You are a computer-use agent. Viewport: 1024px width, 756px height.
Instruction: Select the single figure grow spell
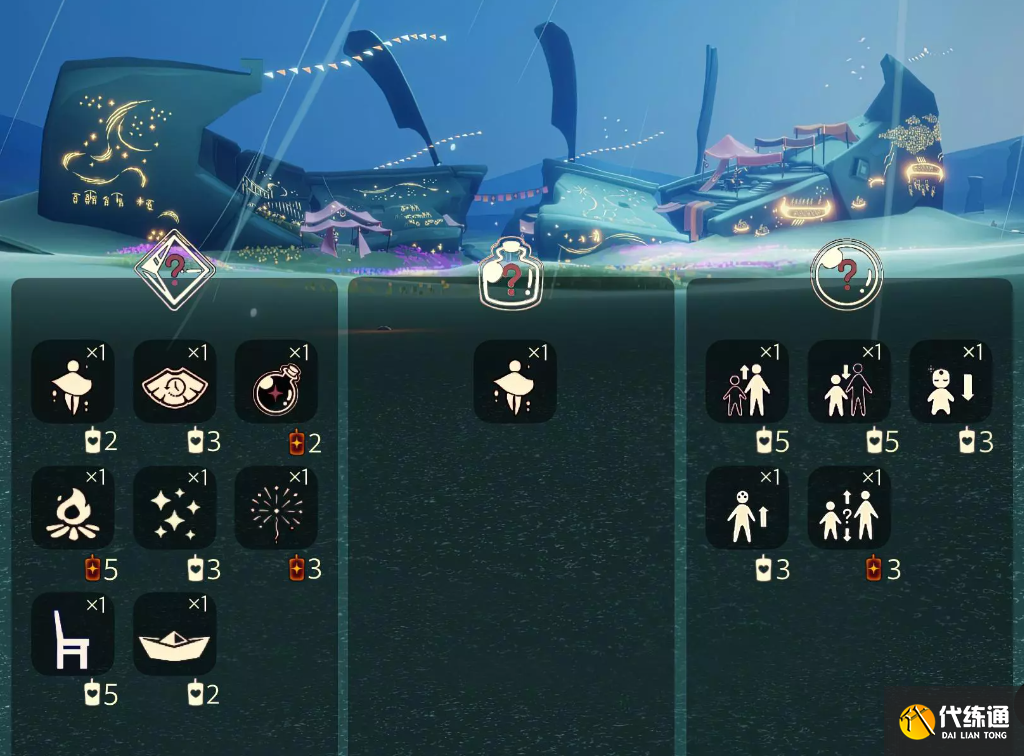tap(747, 508)
